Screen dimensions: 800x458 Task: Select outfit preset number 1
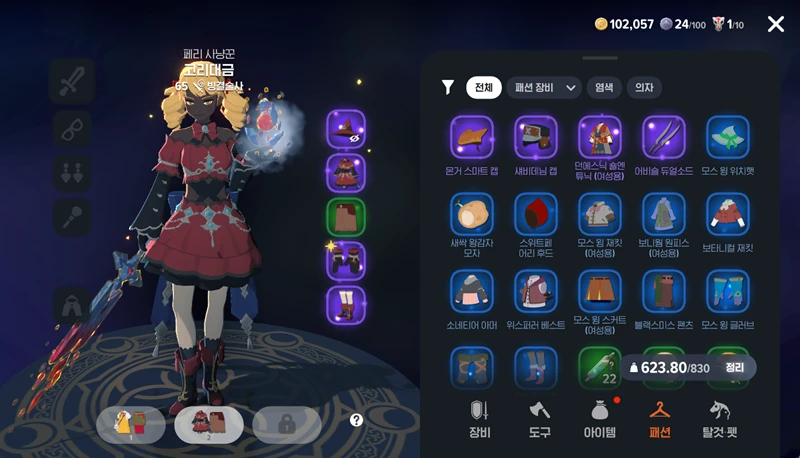point(131,424)
